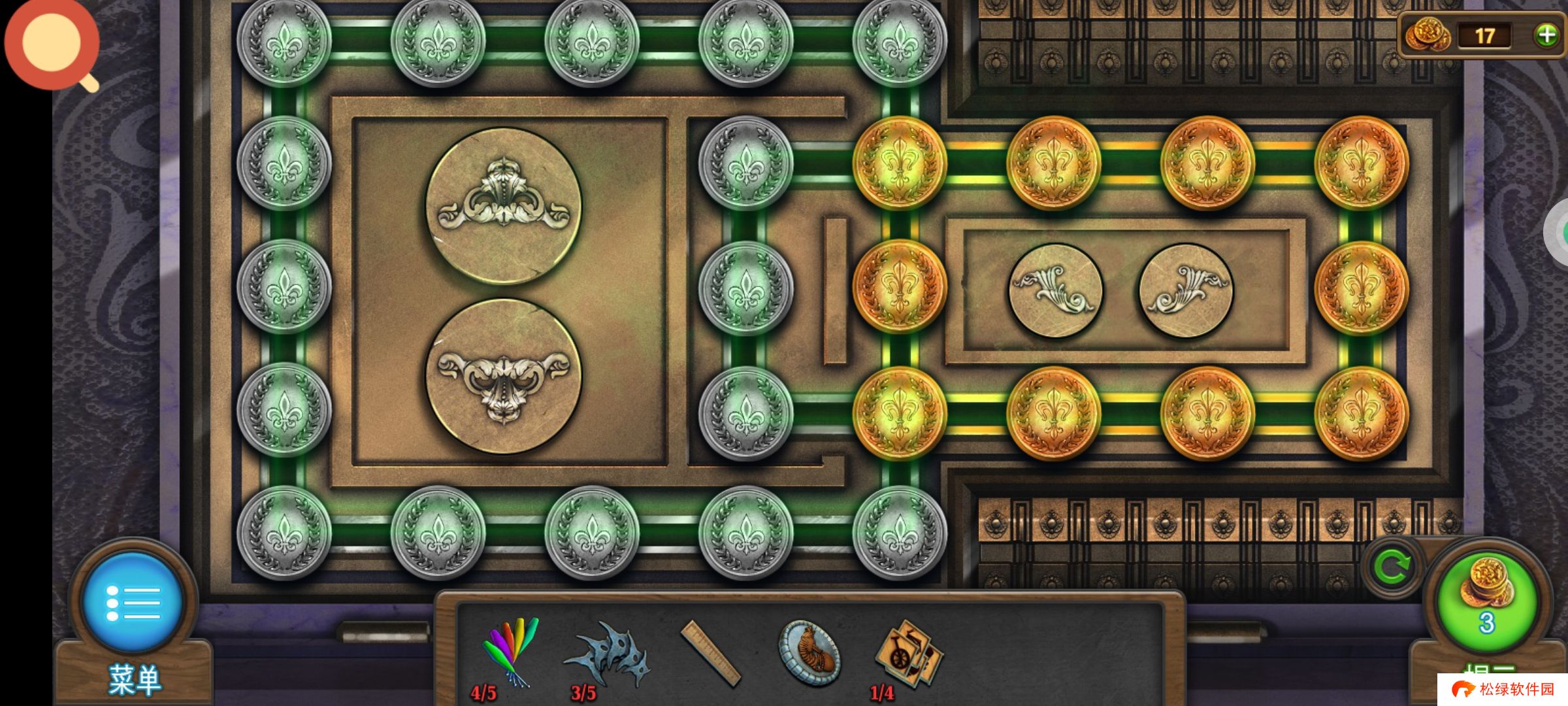Pick the wooden ruler from inventory
This screenshot has width=1568, height=706.
[710, 654]
